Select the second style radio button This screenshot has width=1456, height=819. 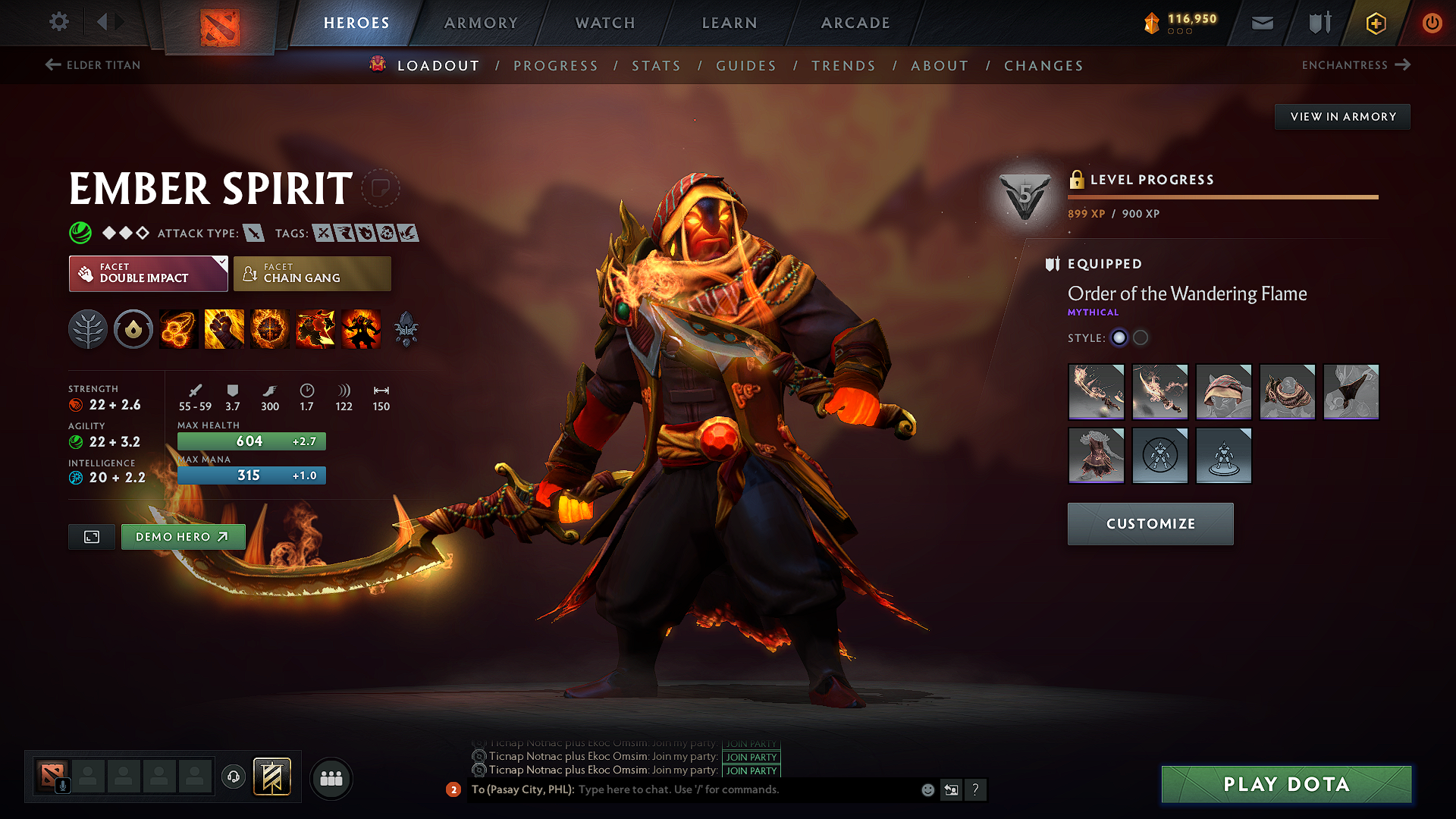1140,338
